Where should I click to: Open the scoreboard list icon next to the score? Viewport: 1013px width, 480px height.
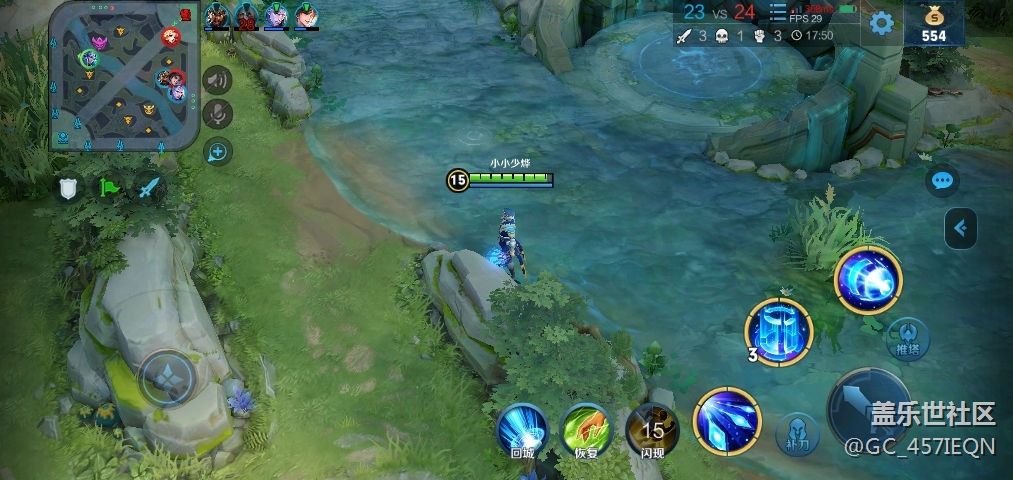(777, 12)
